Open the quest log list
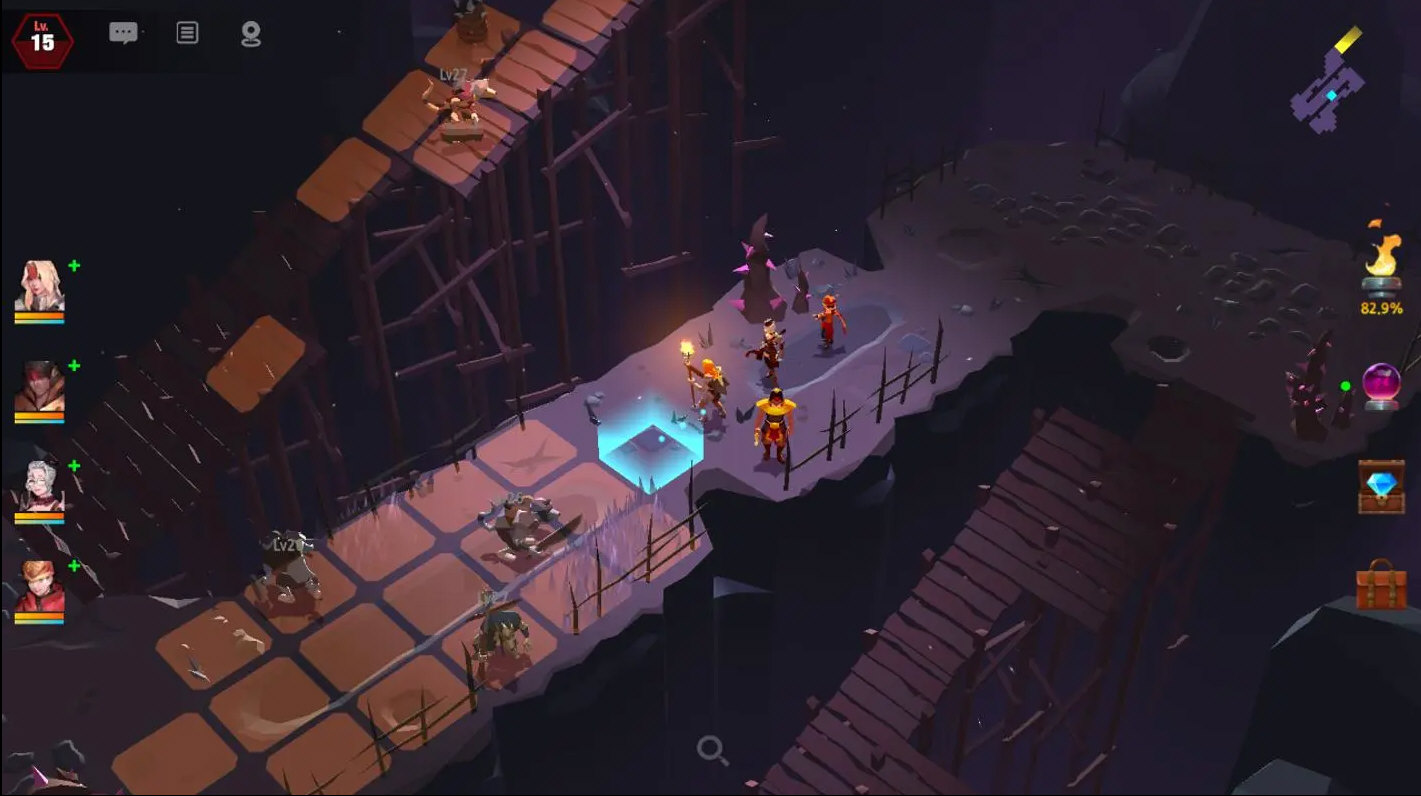 186,32
